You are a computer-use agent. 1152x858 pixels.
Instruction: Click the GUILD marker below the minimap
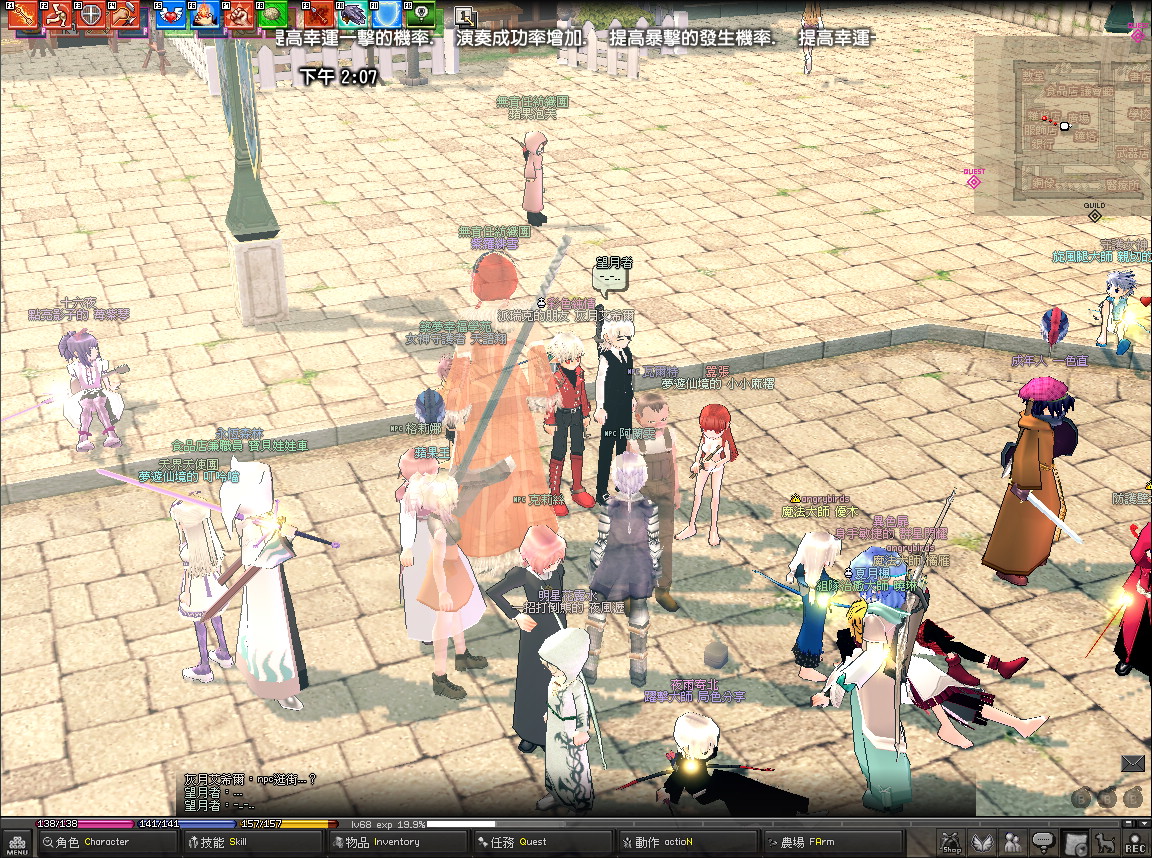coord(1094,212)
